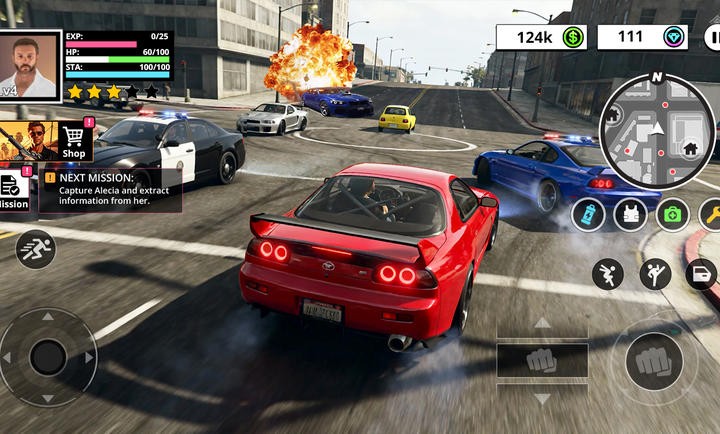Viewport: 720px width, 434px height.
Task: Add cash with the green dollar icon
Action: [573, 38]
